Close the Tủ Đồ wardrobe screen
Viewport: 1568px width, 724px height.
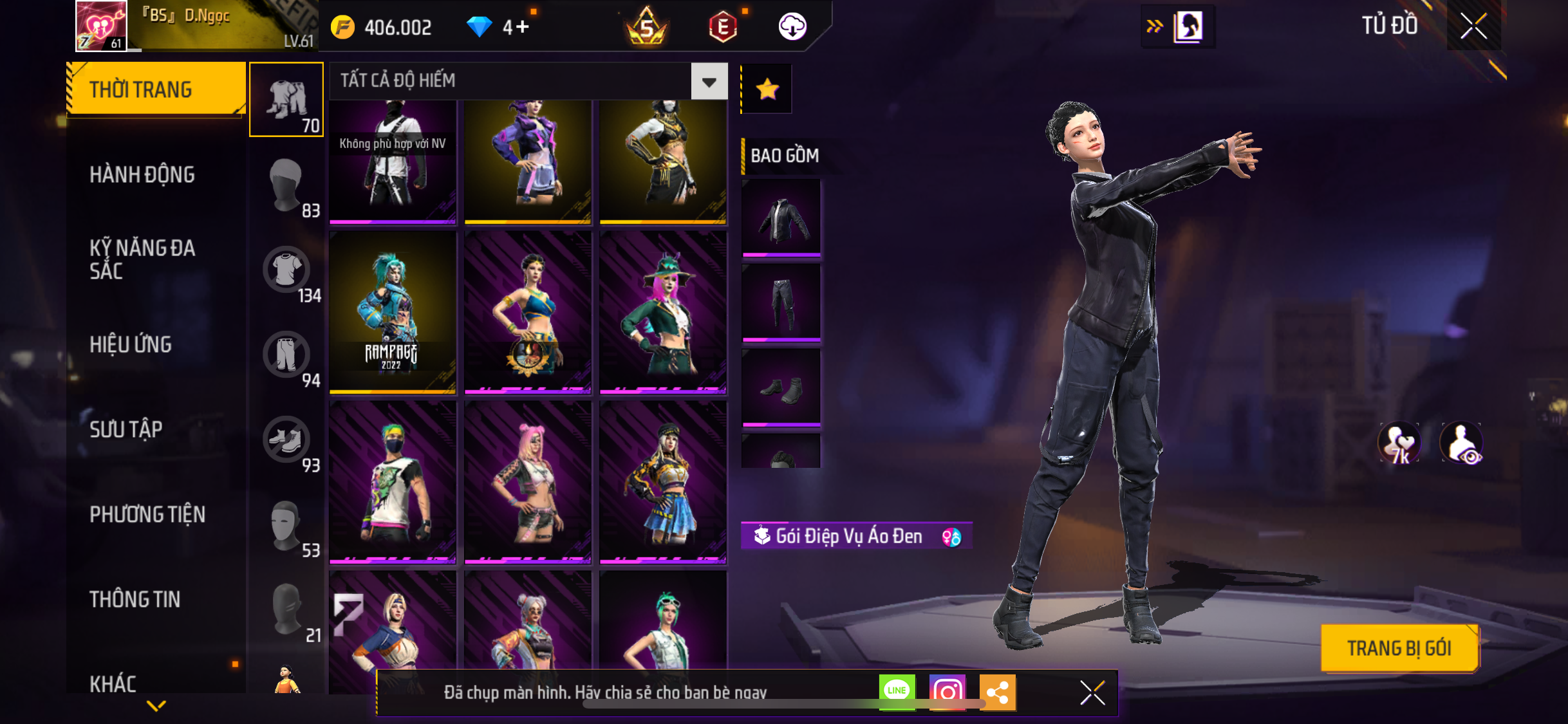pyautogui.click(x=1473, y=26)
